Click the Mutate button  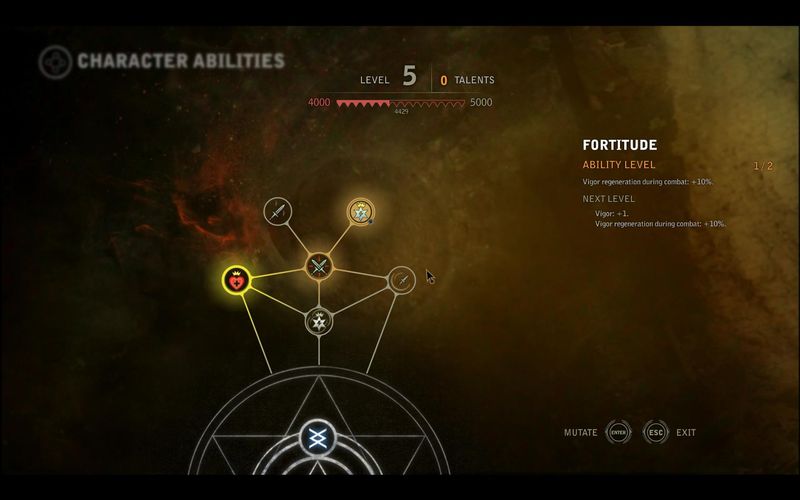pyautogui.click(x=619, y=433)
